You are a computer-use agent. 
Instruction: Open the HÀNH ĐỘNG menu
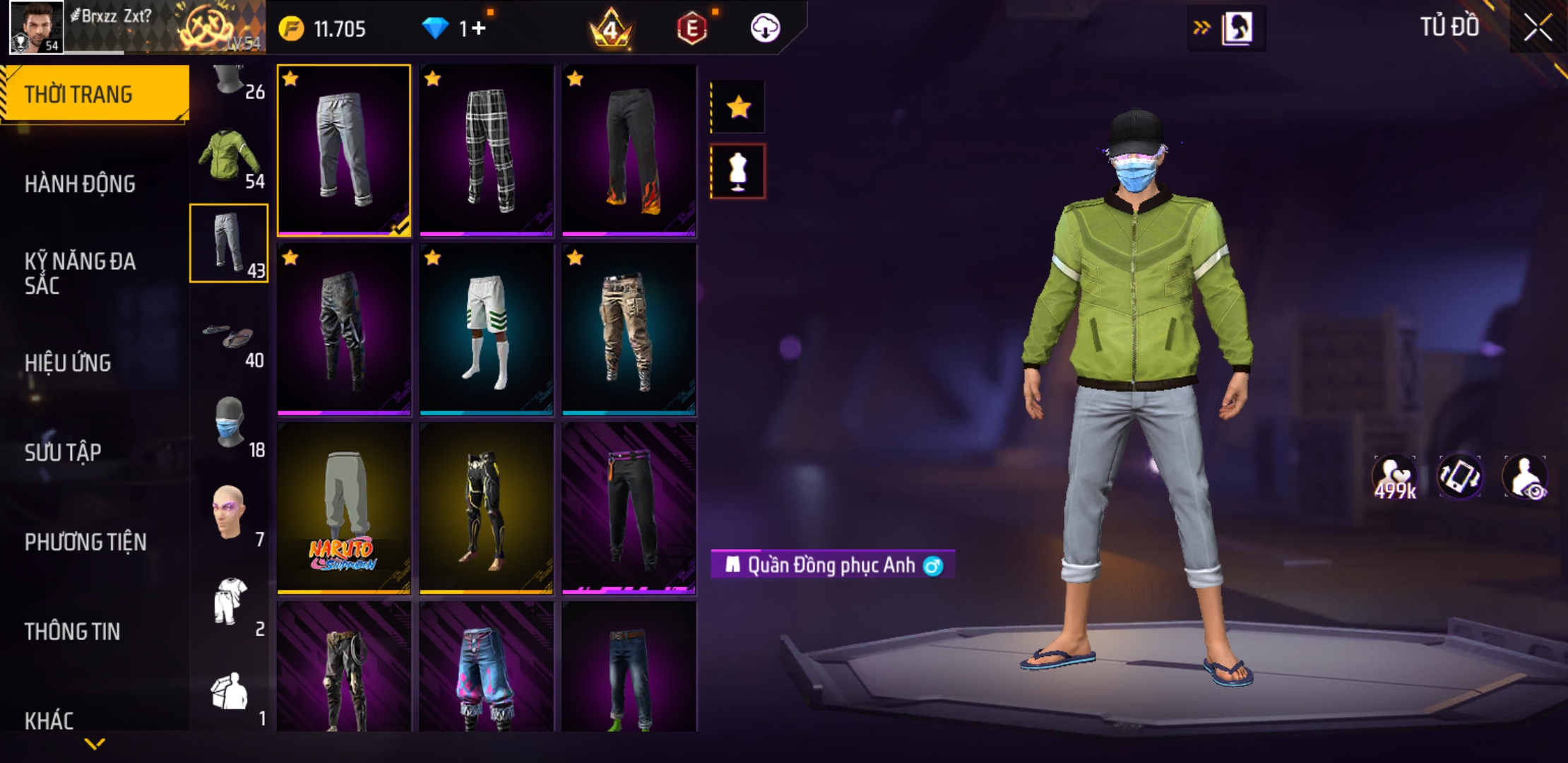click(x=80, y=184)
